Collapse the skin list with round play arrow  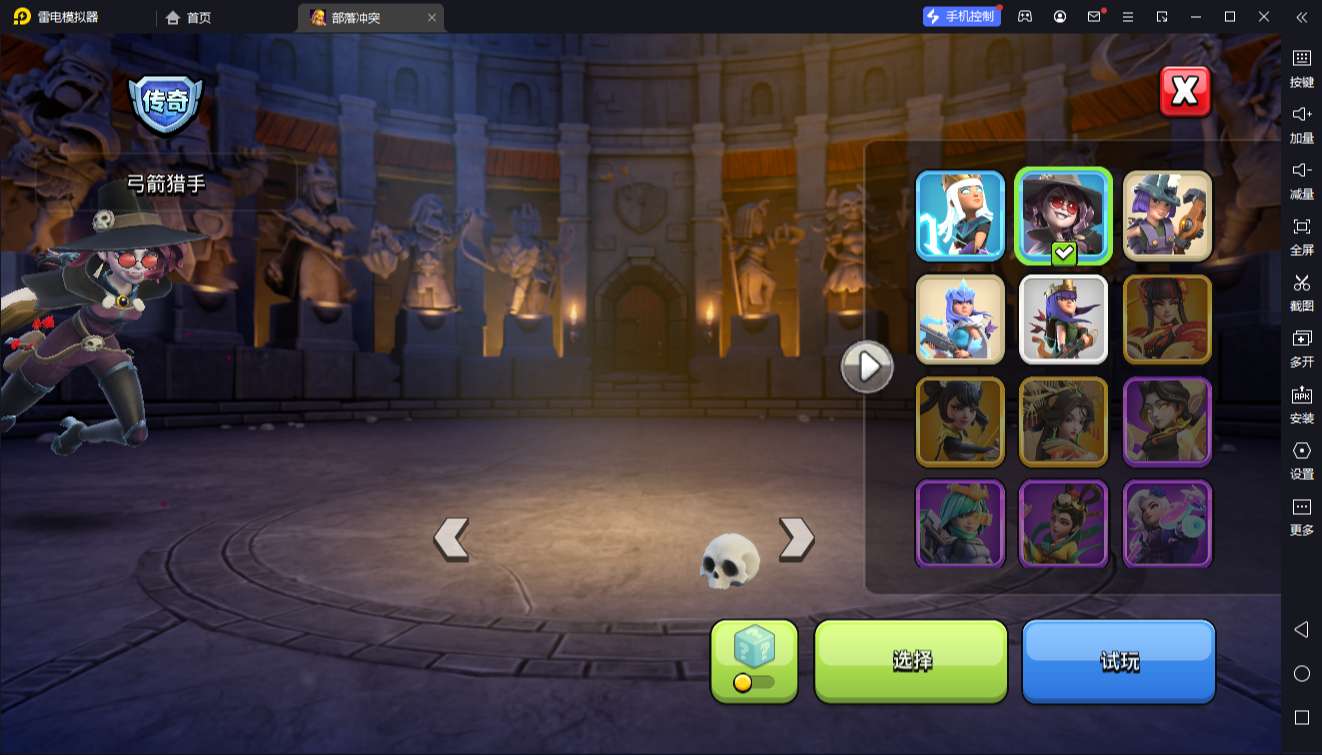tap(866, 367)
